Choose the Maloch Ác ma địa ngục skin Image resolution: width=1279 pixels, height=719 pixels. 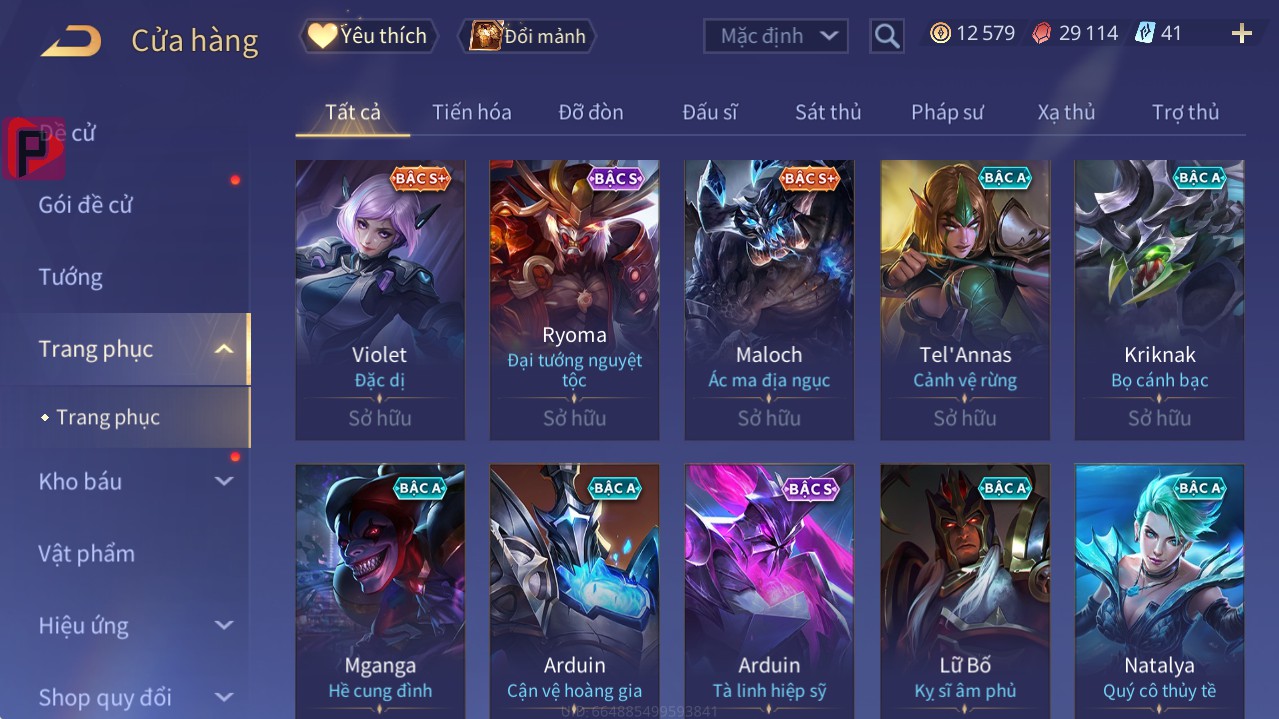click(769, 299)
